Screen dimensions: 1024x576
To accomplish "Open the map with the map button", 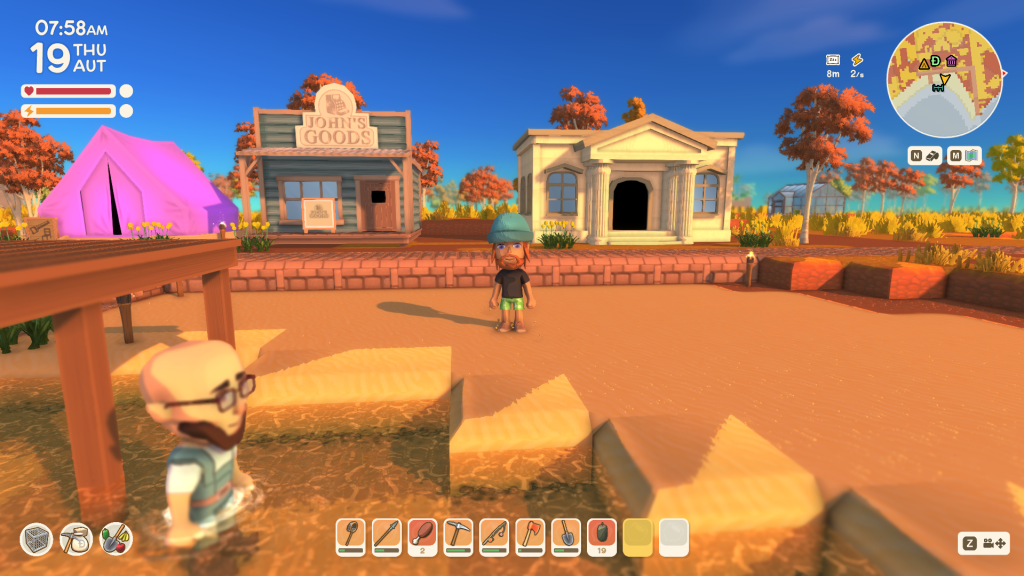I will 965,155.
